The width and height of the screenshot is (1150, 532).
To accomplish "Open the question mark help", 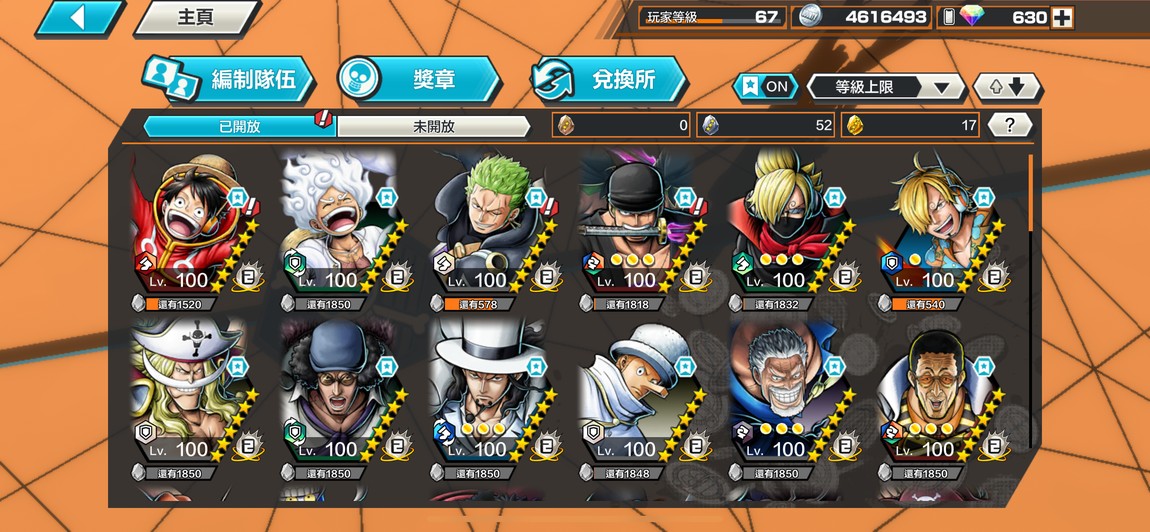I will click(x=1010, y=125).
